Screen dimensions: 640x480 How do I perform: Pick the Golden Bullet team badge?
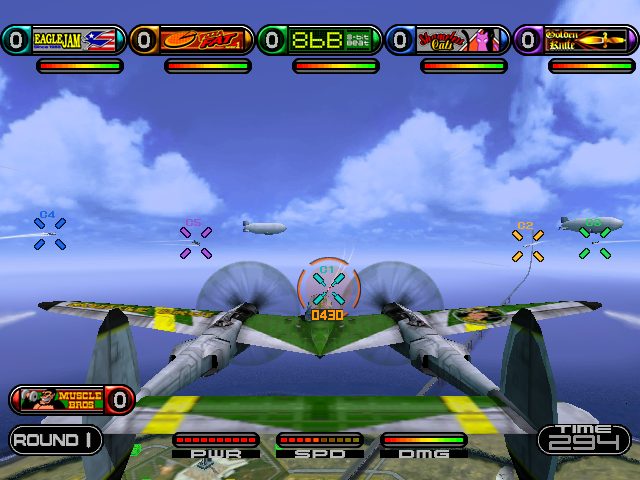click(x=588, y=40)
